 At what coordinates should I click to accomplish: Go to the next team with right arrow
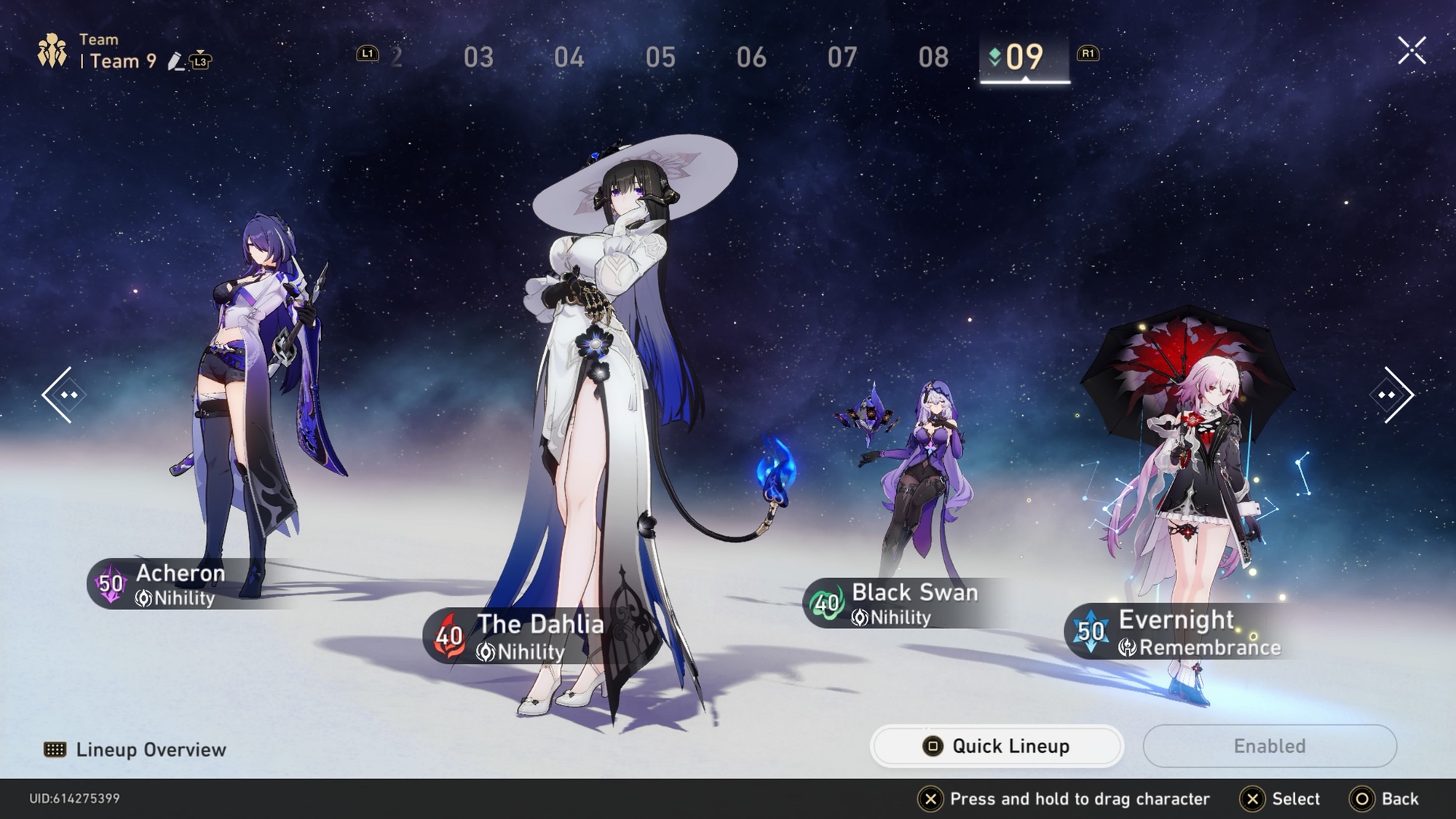pos(1390,395)
